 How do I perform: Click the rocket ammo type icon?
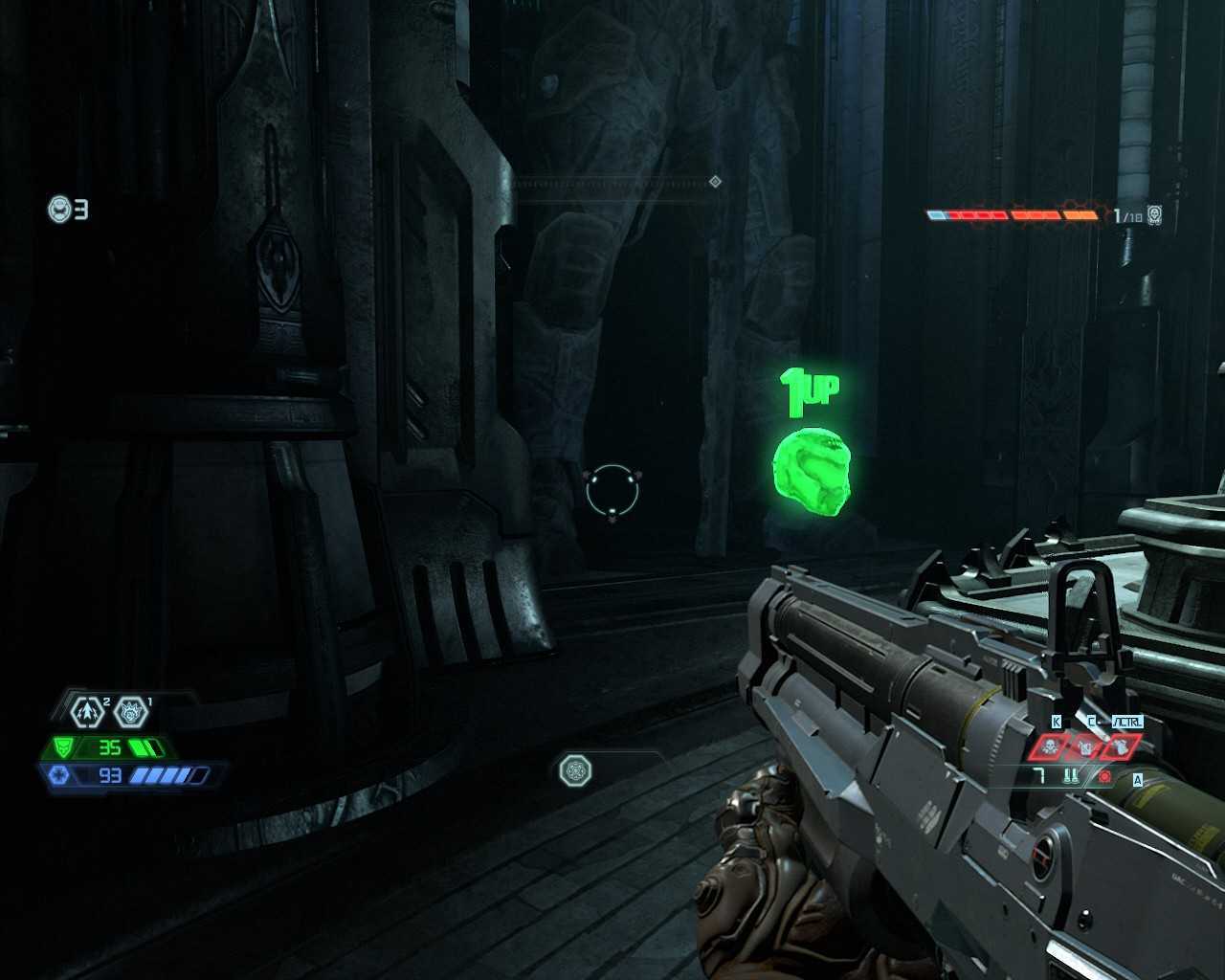(x=1071, y=777)
